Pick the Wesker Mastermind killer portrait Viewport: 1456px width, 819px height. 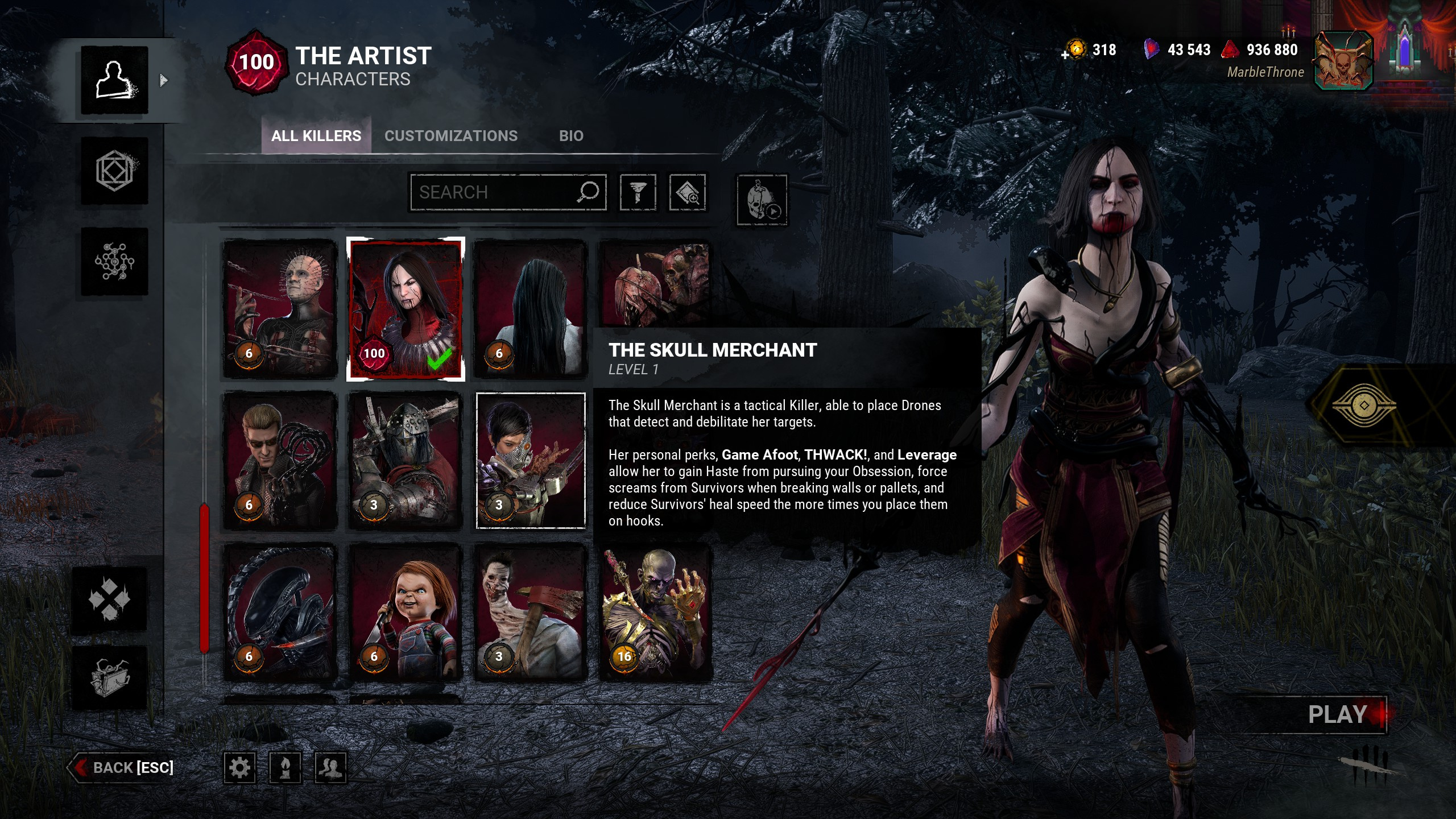point(280,461)
